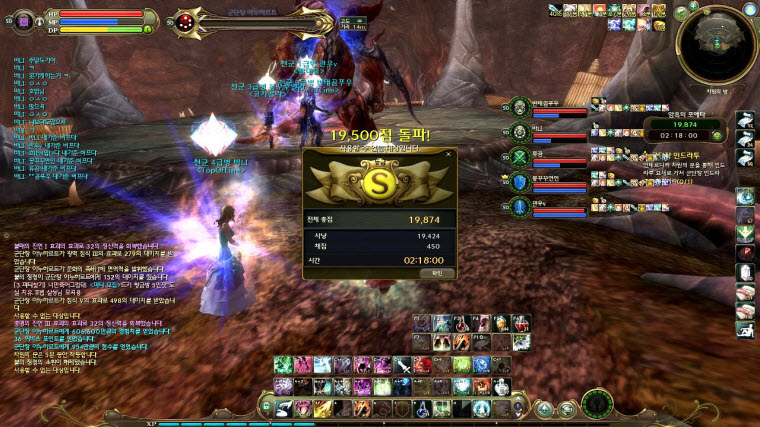Viewport: 760px width, 427px height.
Task: Close the score result window
Action: [x=449, y=154]
